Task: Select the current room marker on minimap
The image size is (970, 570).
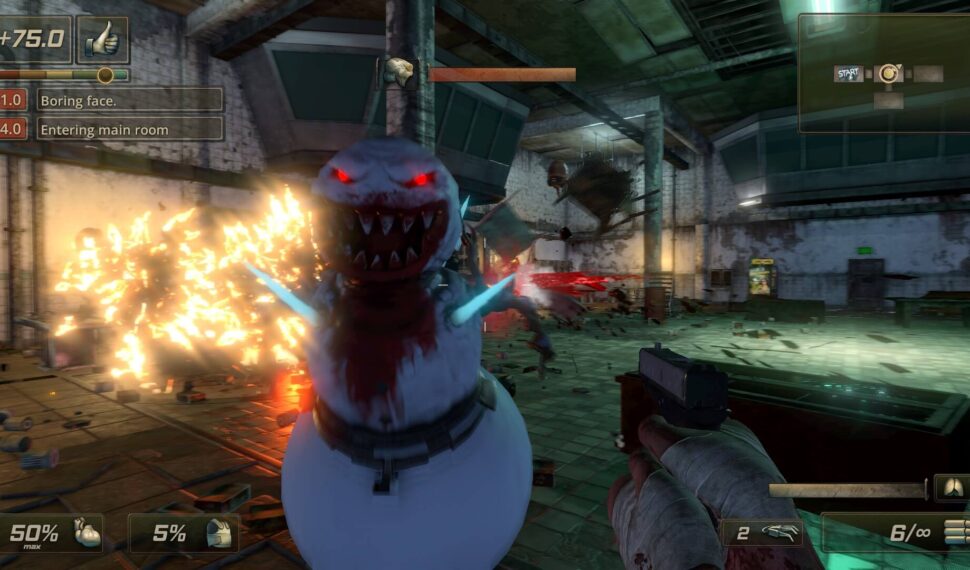Action: pyautogui.click(x=887, y=73)
